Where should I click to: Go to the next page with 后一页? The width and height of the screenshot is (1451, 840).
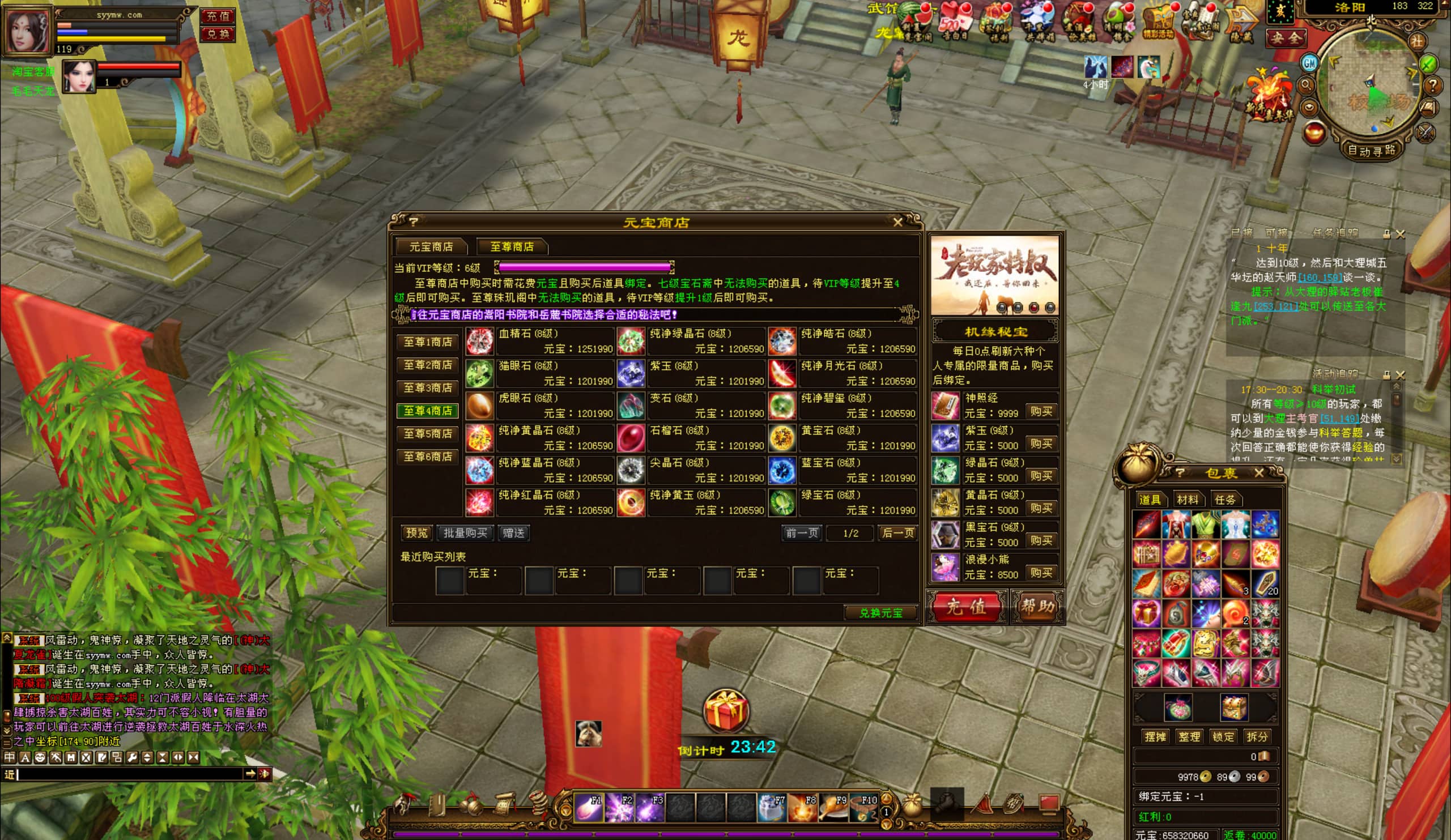pos(897,533)
